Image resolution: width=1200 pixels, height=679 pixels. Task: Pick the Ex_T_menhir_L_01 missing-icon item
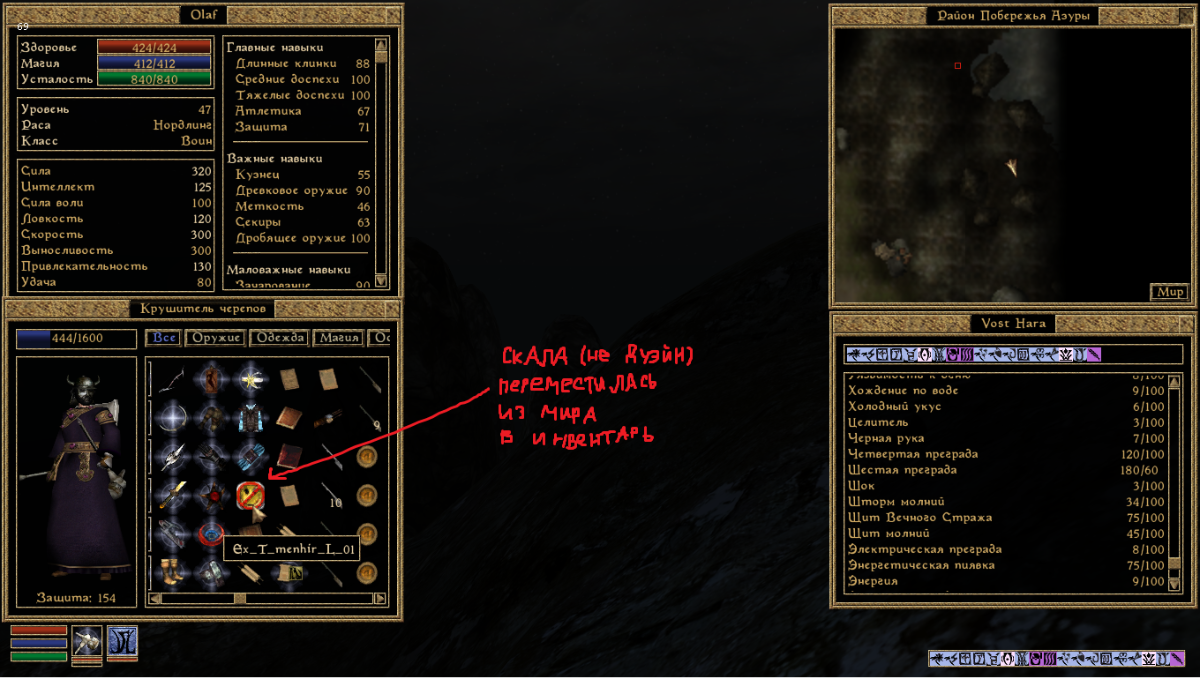point(250,494)
